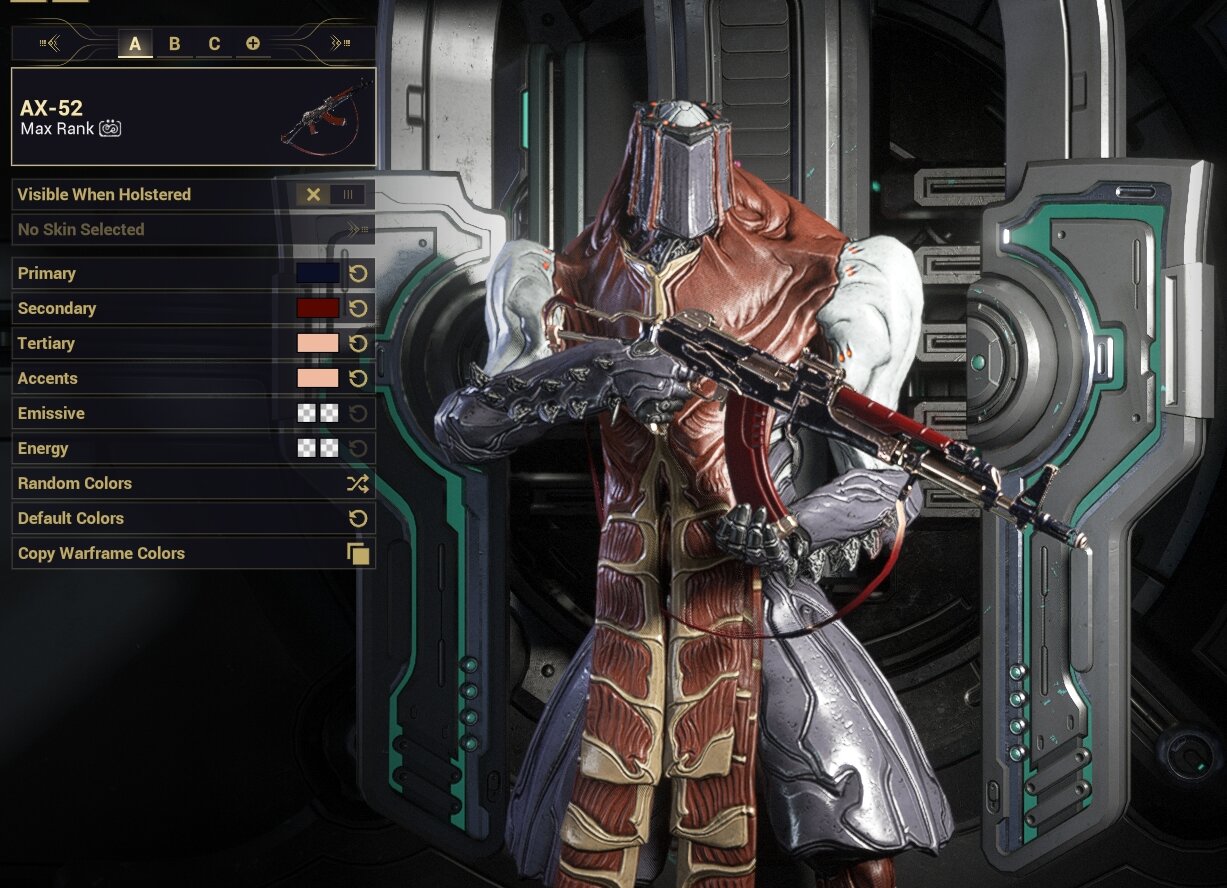Copy Warframe Colors to weapon

coord(193,553)
